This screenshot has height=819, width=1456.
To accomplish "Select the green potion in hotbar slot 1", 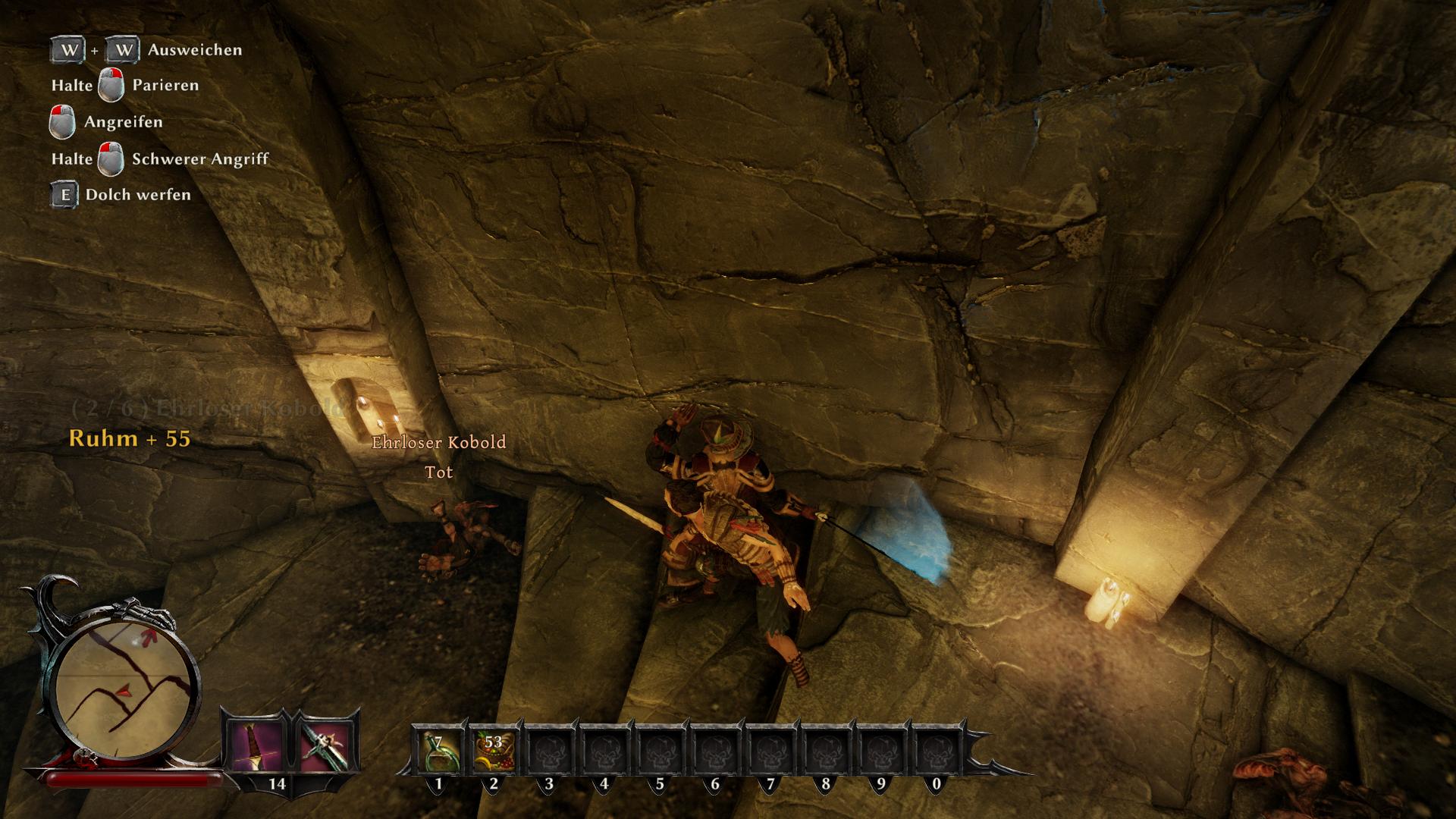I will (x=438, y=752).
